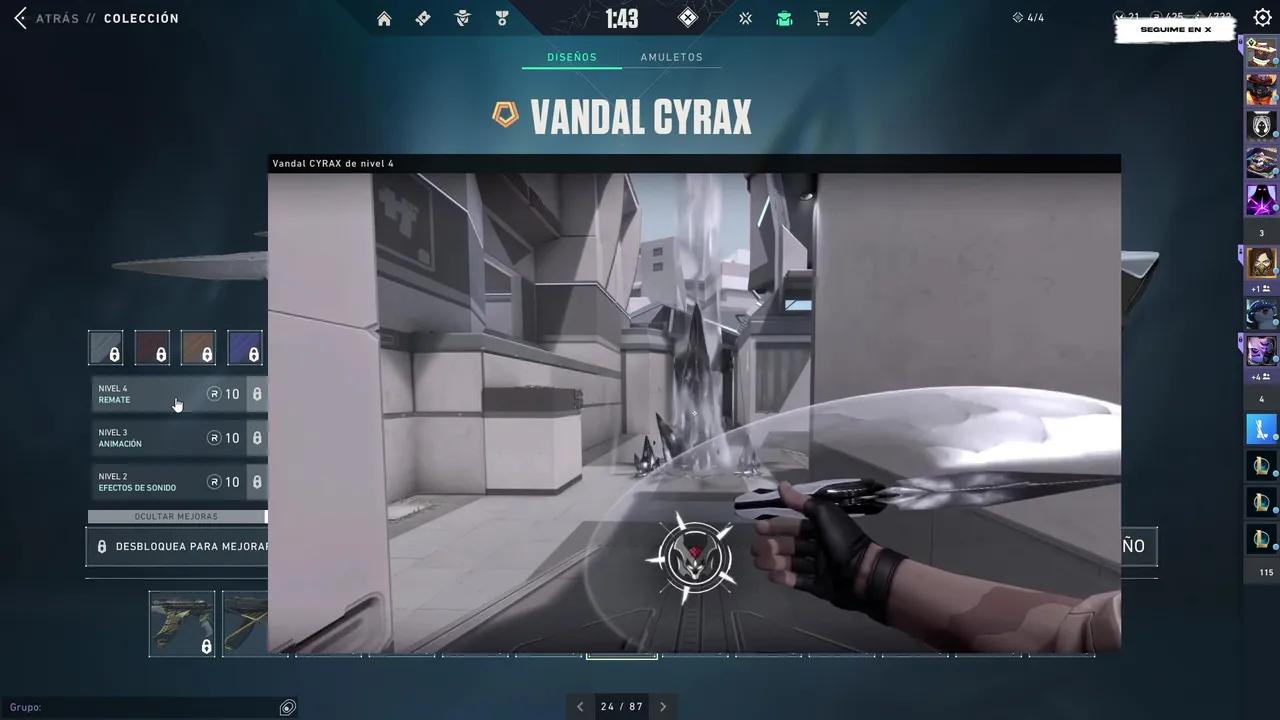Select the DISEÑOS tab
1280x720 pixels.
coord(571,57)
